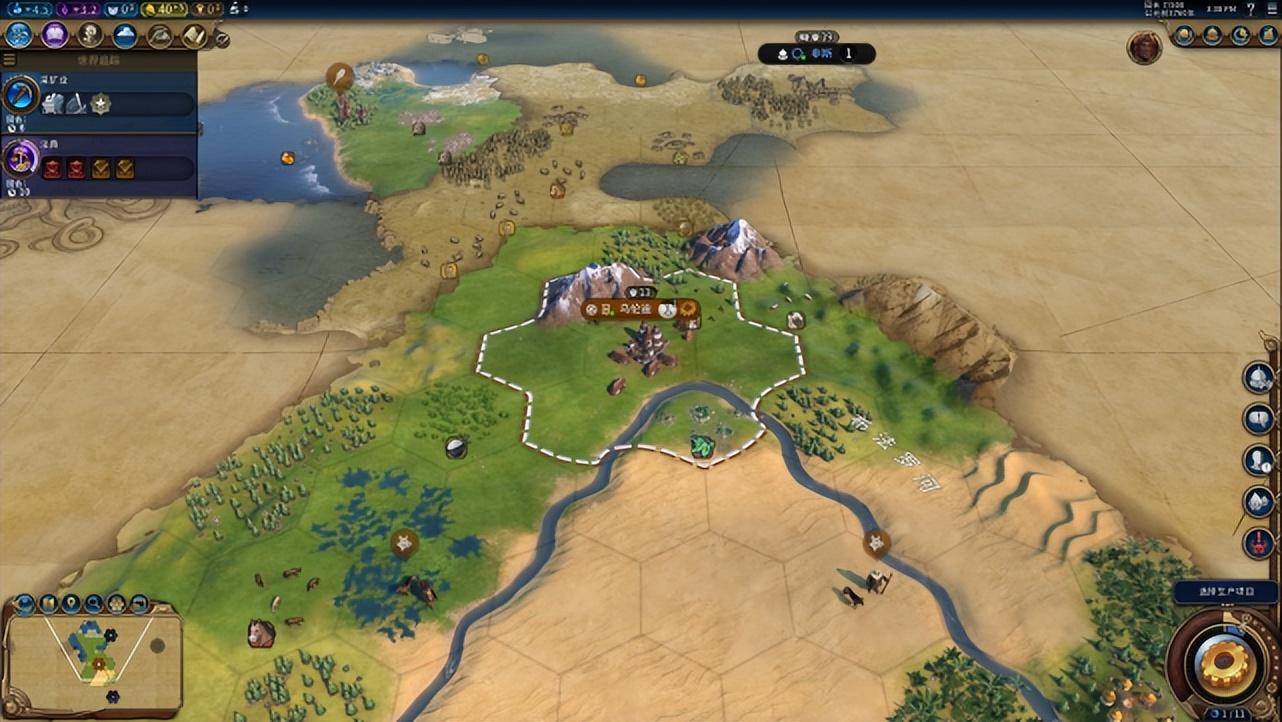Open the map pin button

pos(71,603)
